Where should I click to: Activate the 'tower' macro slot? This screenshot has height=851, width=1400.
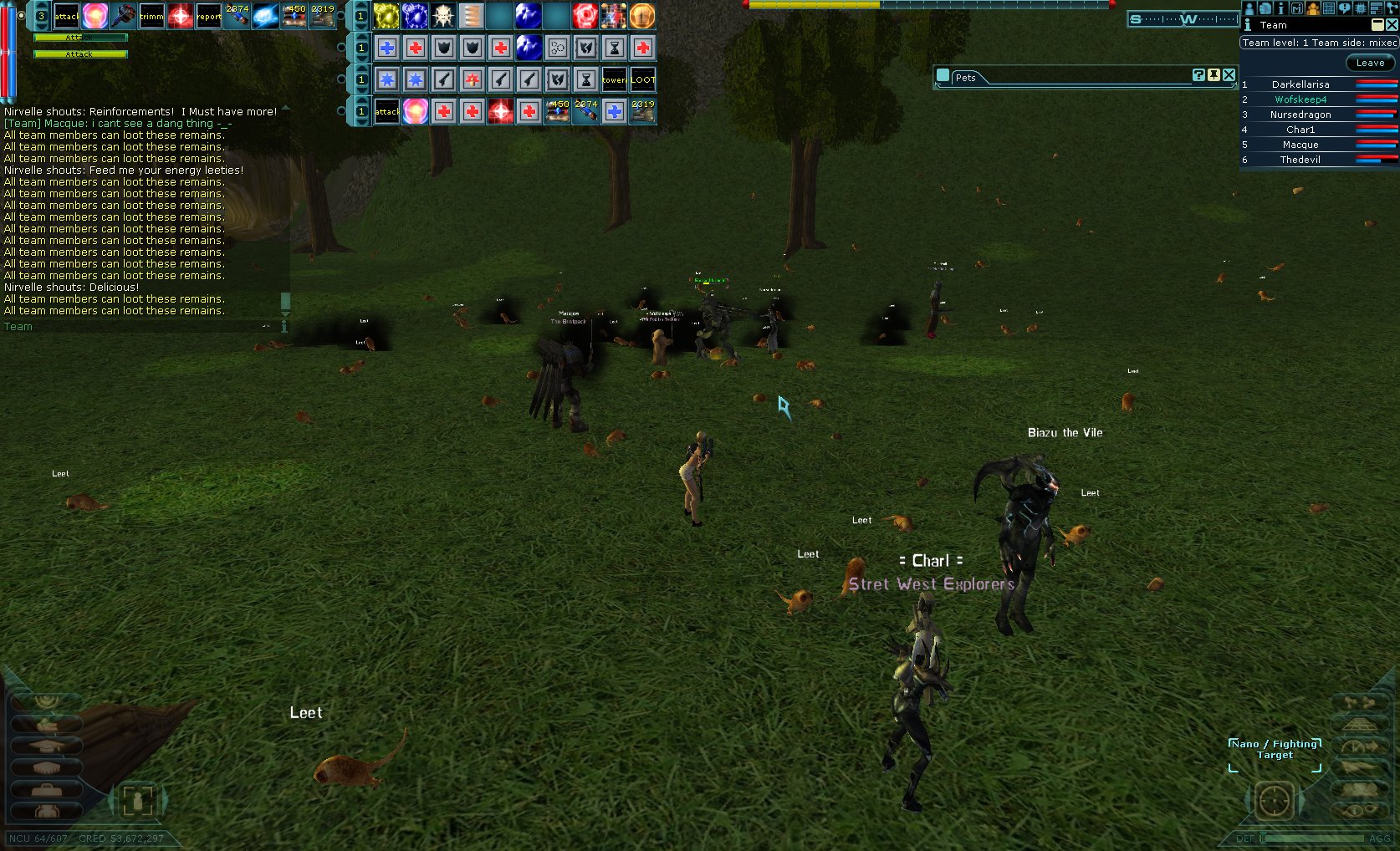(x=614, y=80)
